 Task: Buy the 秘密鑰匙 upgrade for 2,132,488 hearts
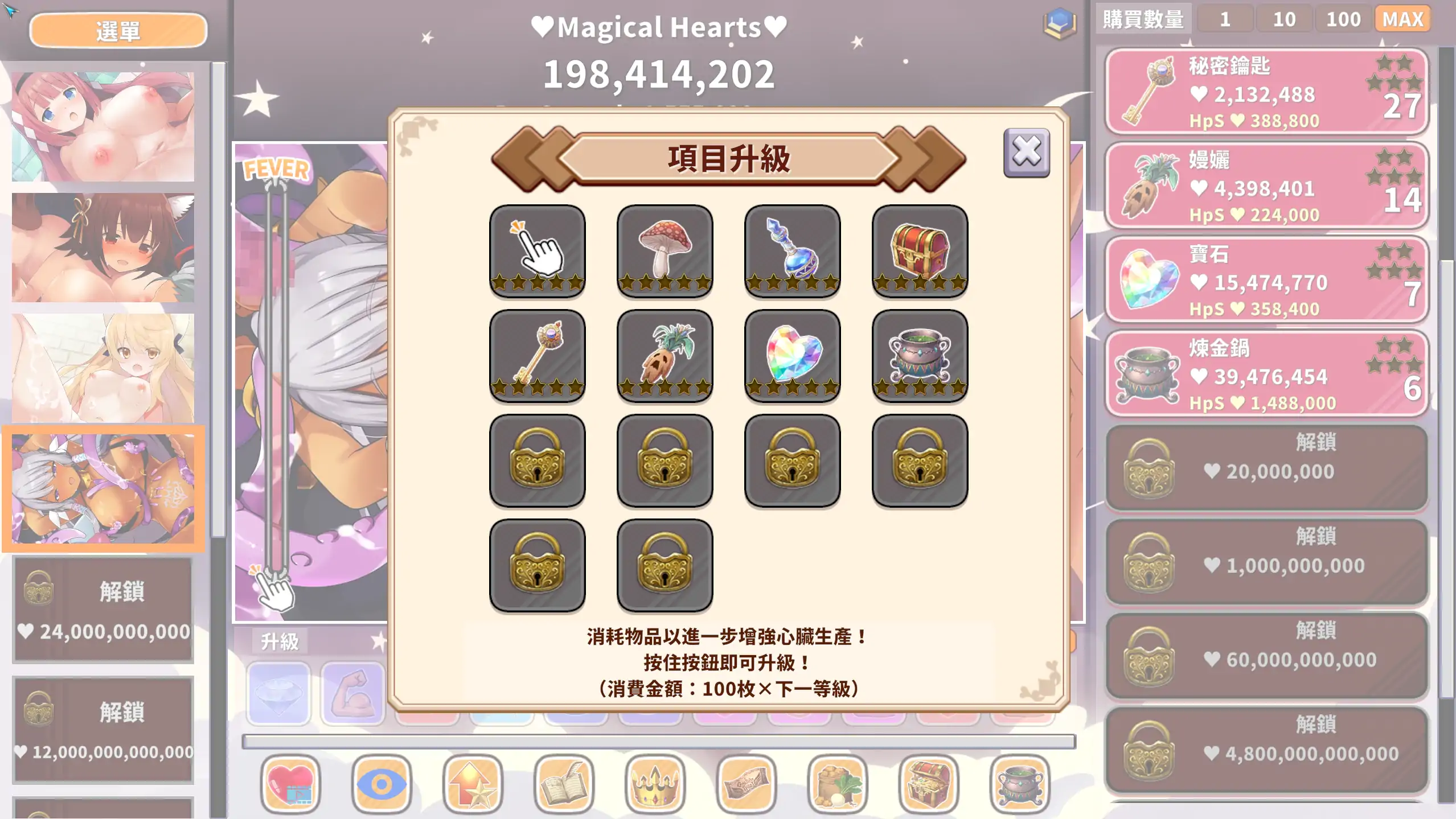(x=1264, y=91)
